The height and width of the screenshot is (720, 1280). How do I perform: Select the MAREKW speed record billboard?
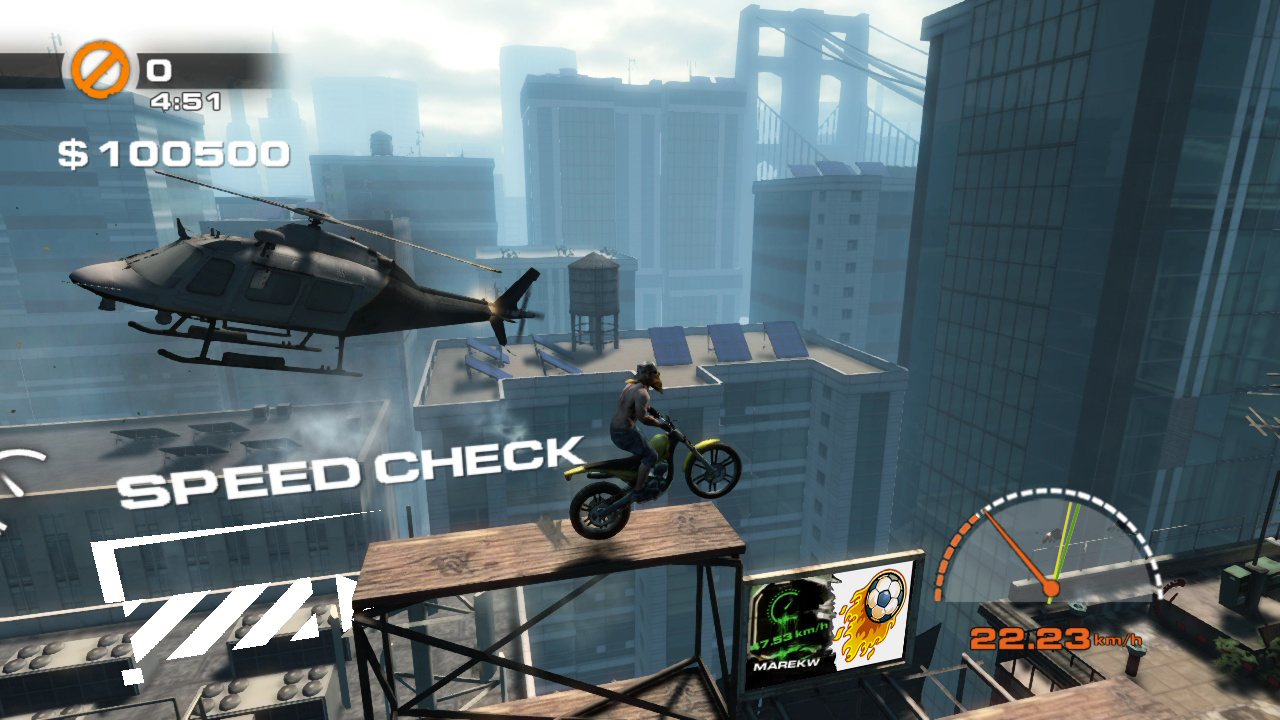point(830,622)
